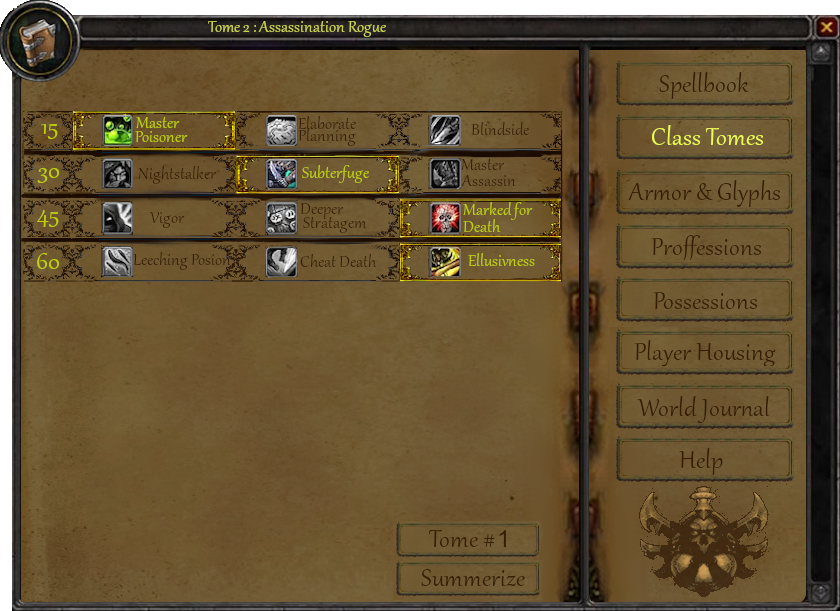The height and width of the screenshot is (611, 840).
Task: Show the Possessions section
Action: click(704, 301)
